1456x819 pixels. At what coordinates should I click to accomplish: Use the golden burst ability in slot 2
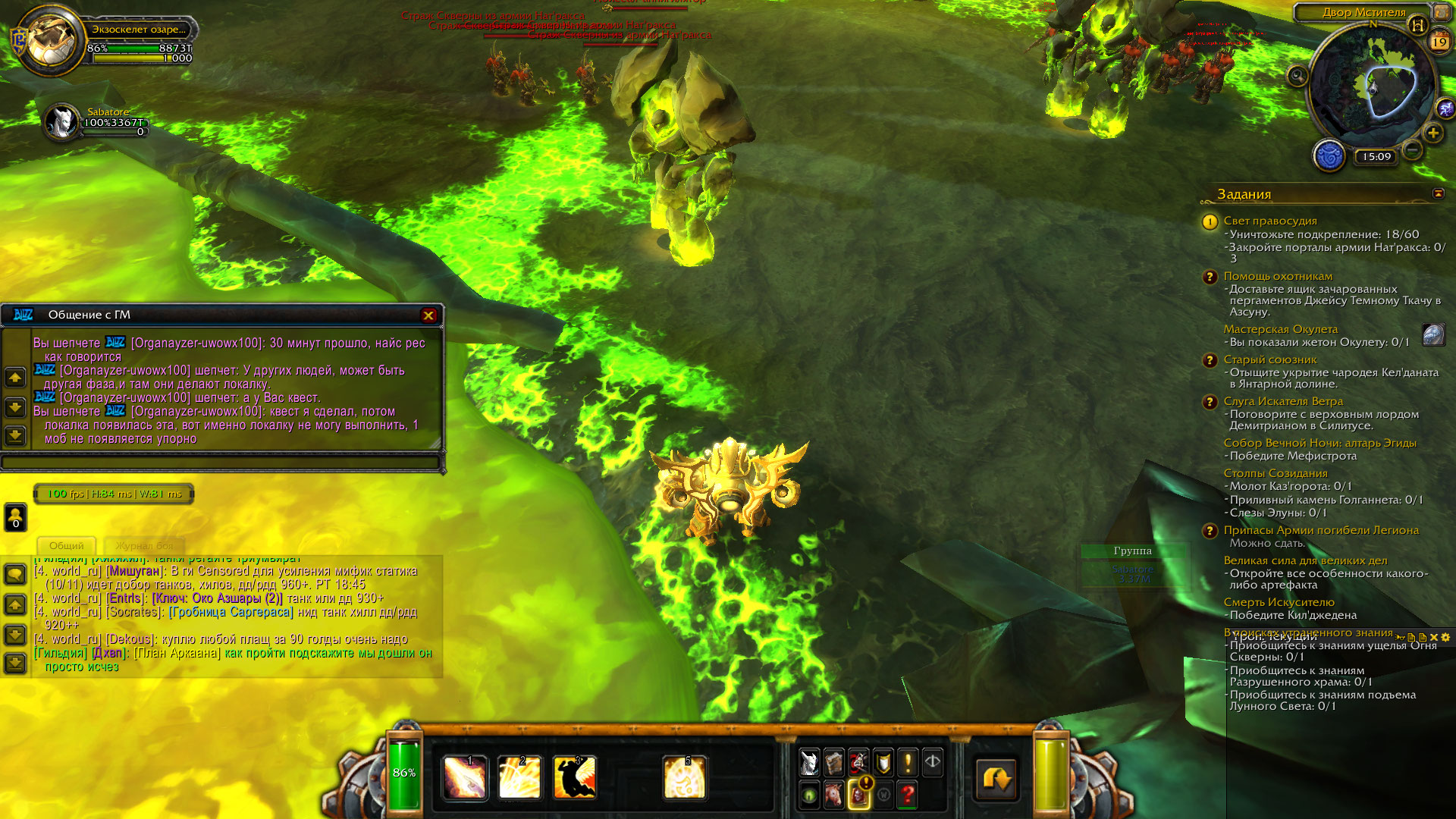point(519,778)
